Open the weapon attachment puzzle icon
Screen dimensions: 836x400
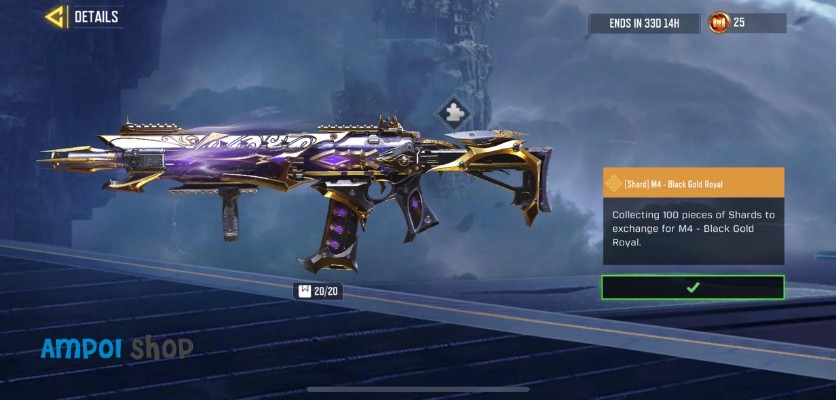[451, 112]
